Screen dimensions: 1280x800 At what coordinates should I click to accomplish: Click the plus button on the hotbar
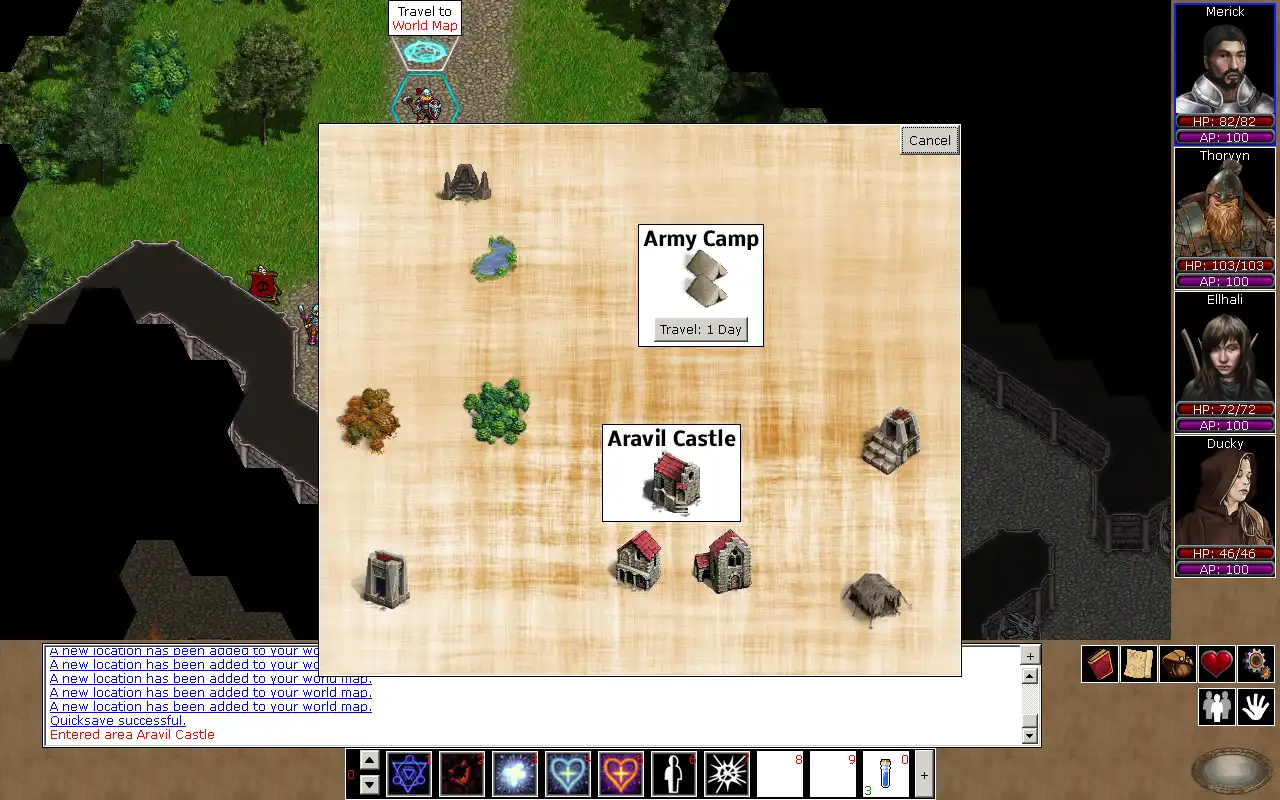click(x=924, y=775)
